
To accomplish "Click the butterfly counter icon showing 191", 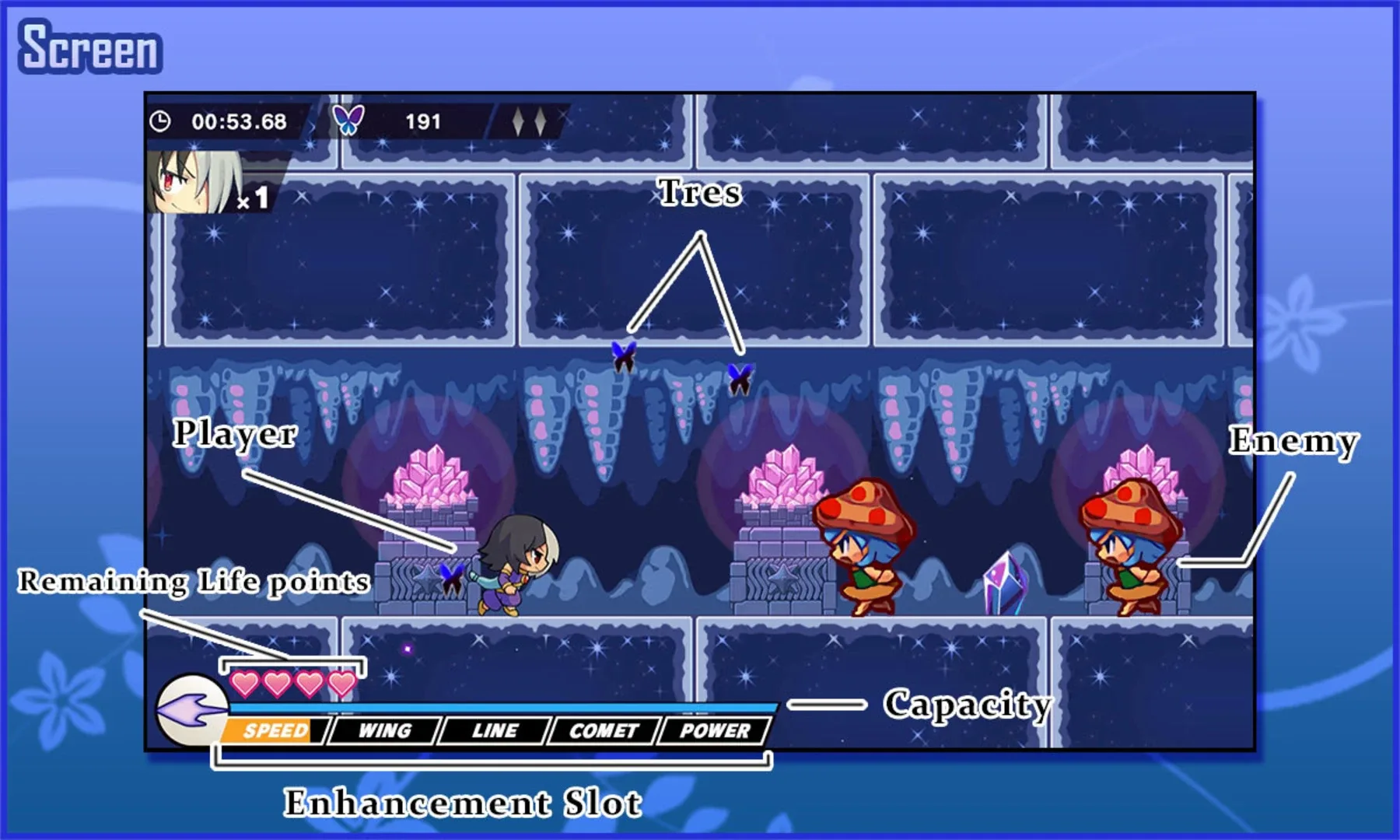I will click(351, 119).
